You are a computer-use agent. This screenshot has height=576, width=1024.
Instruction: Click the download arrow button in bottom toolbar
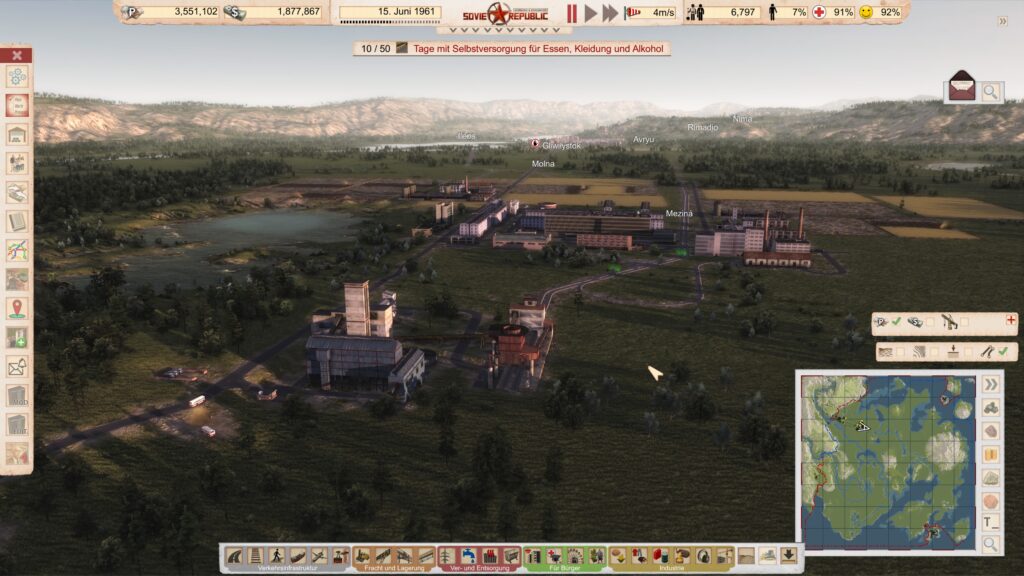click(x=789, y=555)
